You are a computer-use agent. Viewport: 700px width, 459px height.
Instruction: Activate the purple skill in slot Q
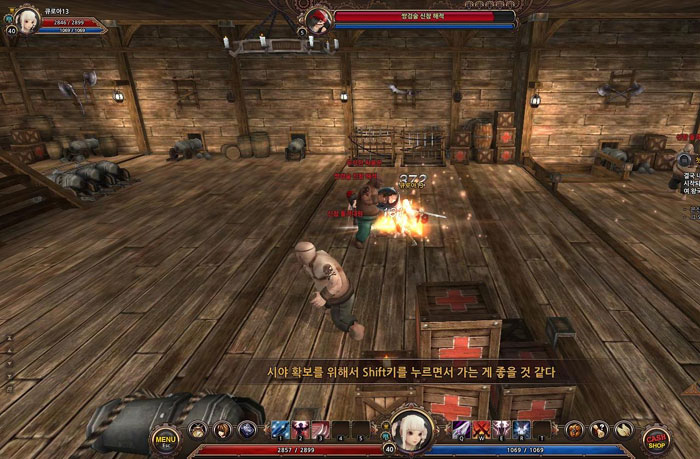tap(460, 430)
